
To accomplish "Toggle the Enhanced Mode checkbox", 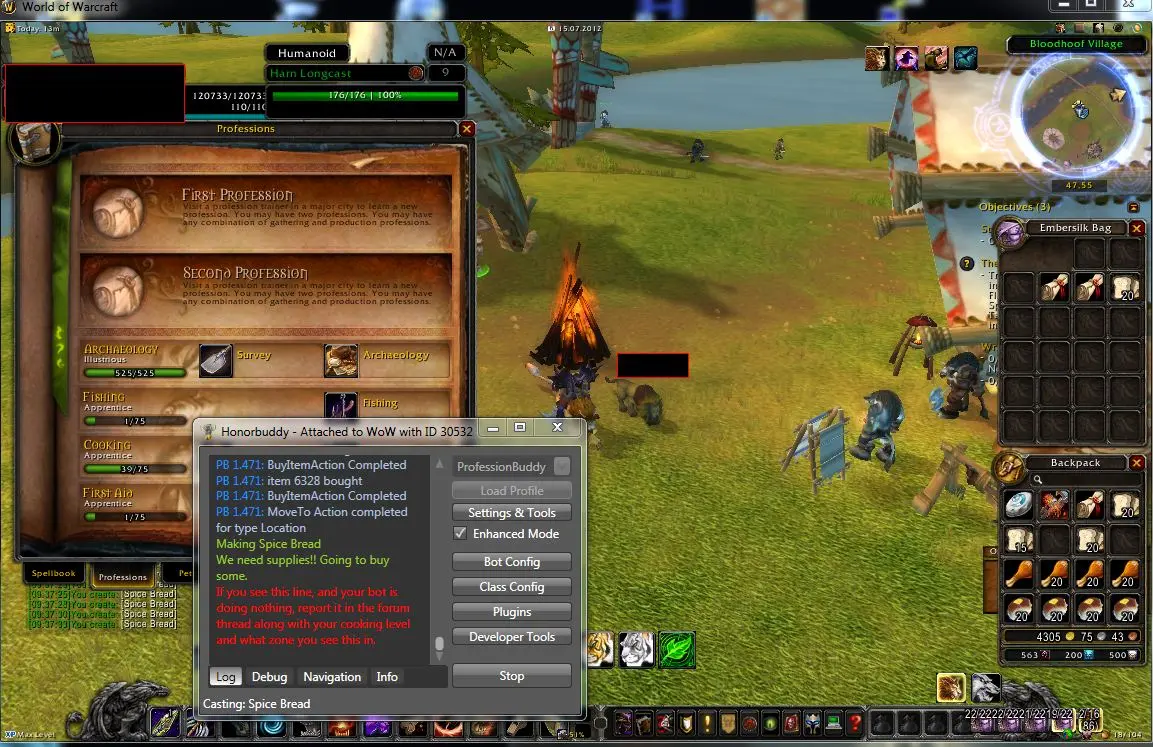I will coord(460,534).
